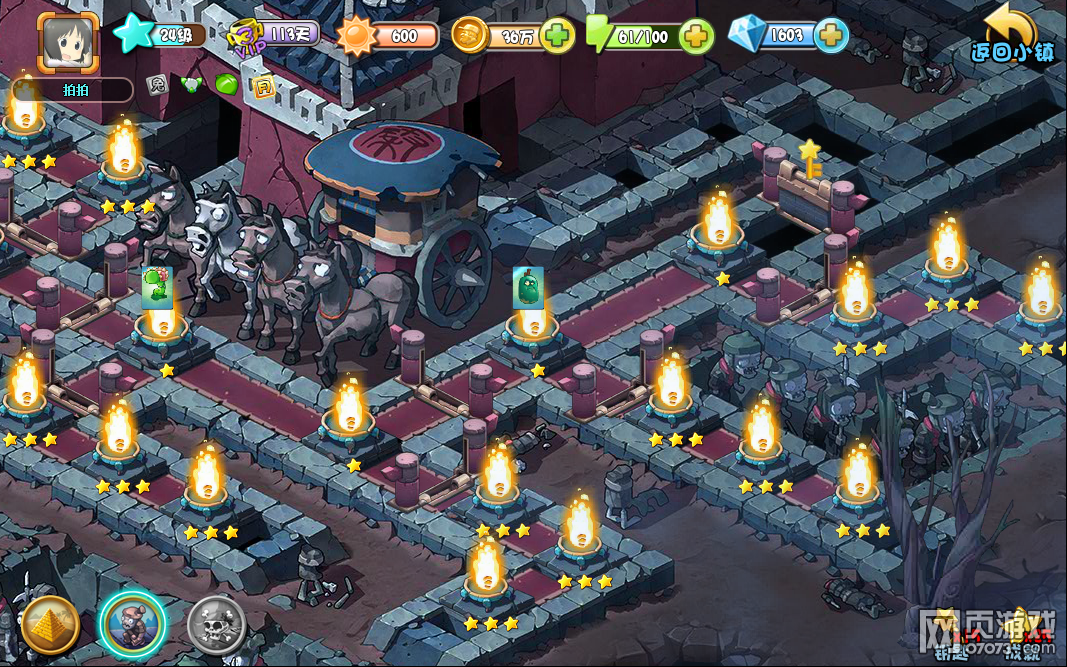Open the player avatar profile
This screenshot has height=667, width=1067.
tap(68, 42)
